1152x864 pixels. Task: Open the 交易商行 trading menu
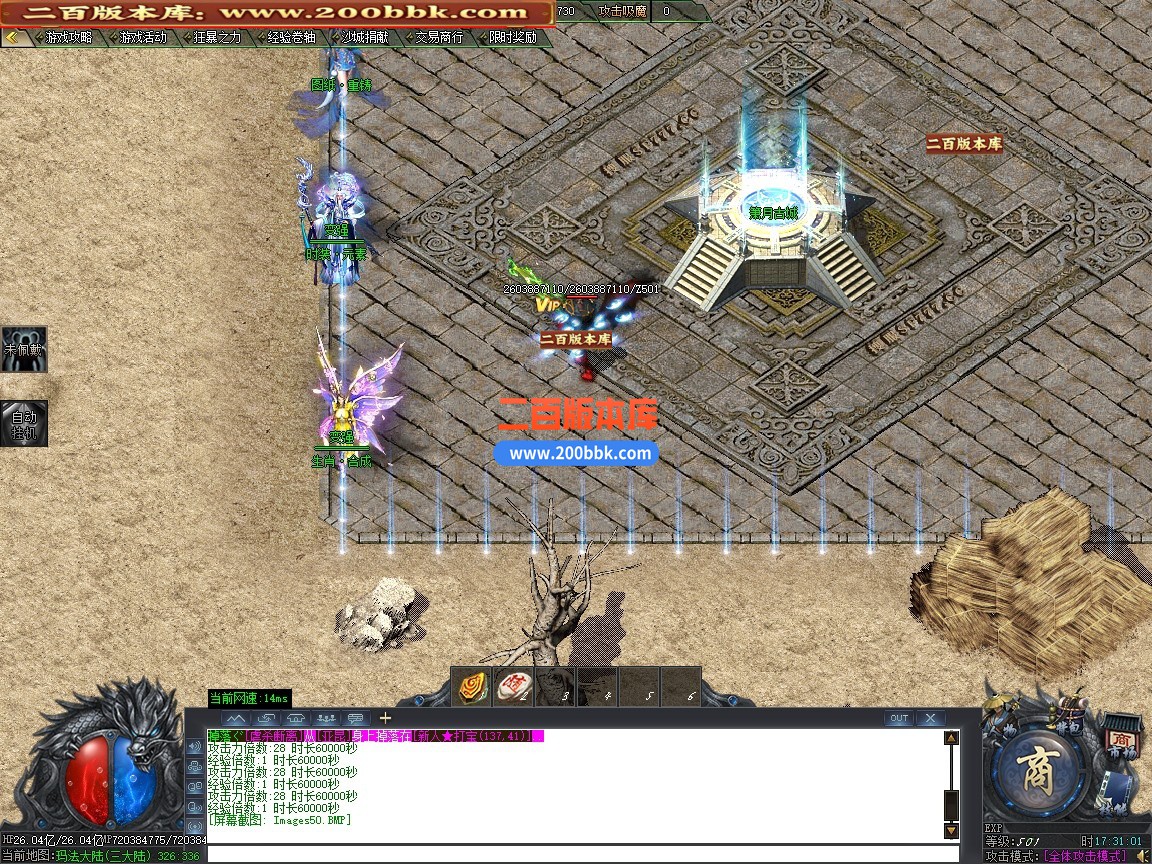click(x=438, y=38)
